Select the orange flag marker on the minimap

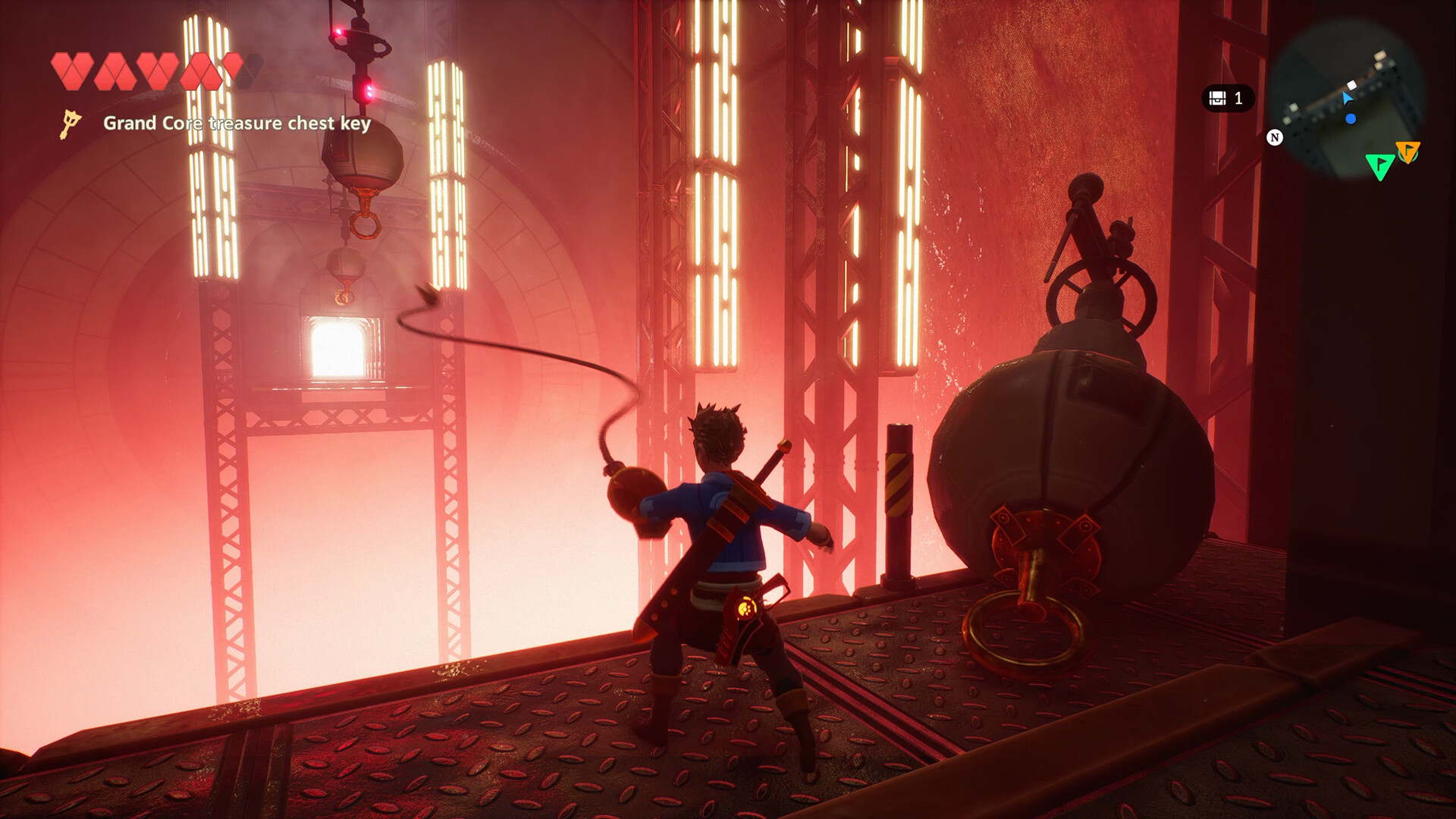[x=1409, y=152]
